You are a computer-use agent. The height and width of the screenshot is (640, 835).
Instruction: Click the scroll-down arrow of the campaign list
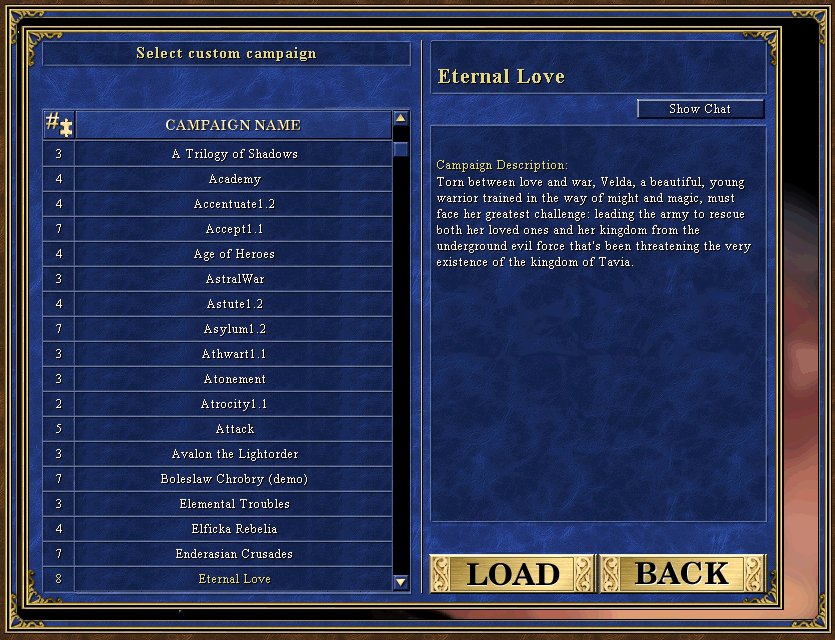401,581
